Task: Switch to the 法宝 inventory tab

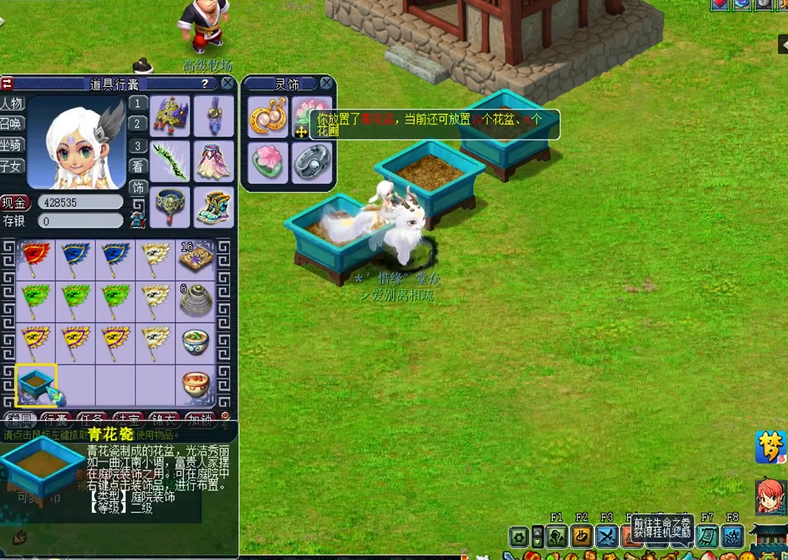Action: click(127, 420)
